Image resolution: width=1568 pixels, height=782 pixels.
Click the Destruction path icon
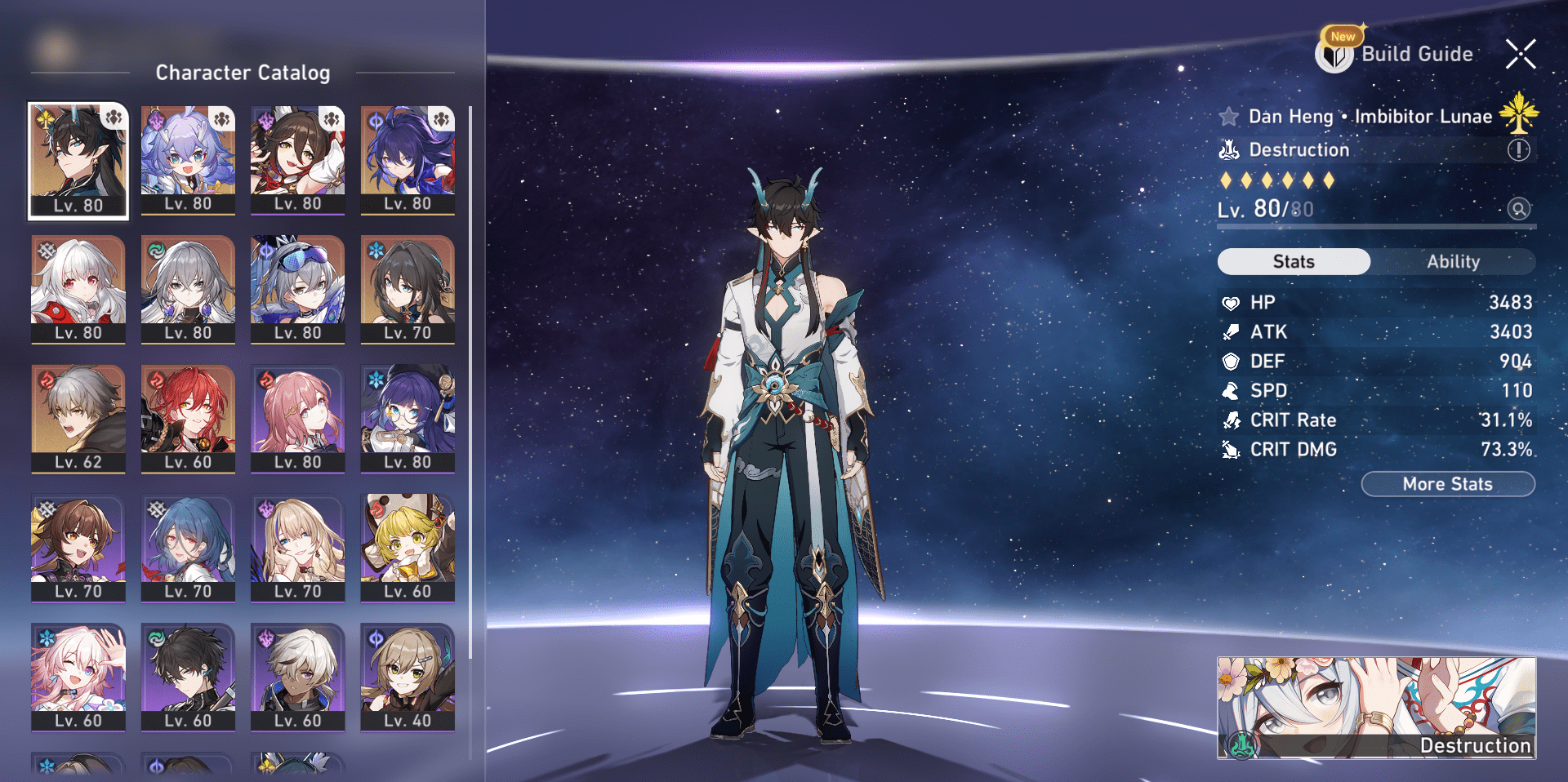pos(1229,151)
